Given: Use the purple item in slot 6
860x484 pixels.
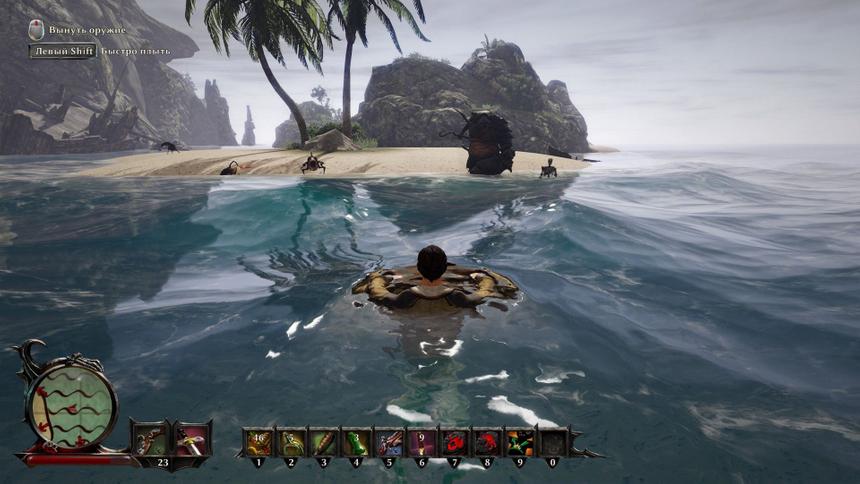Looking at the screenshot, I should click(x=421, y=442).
